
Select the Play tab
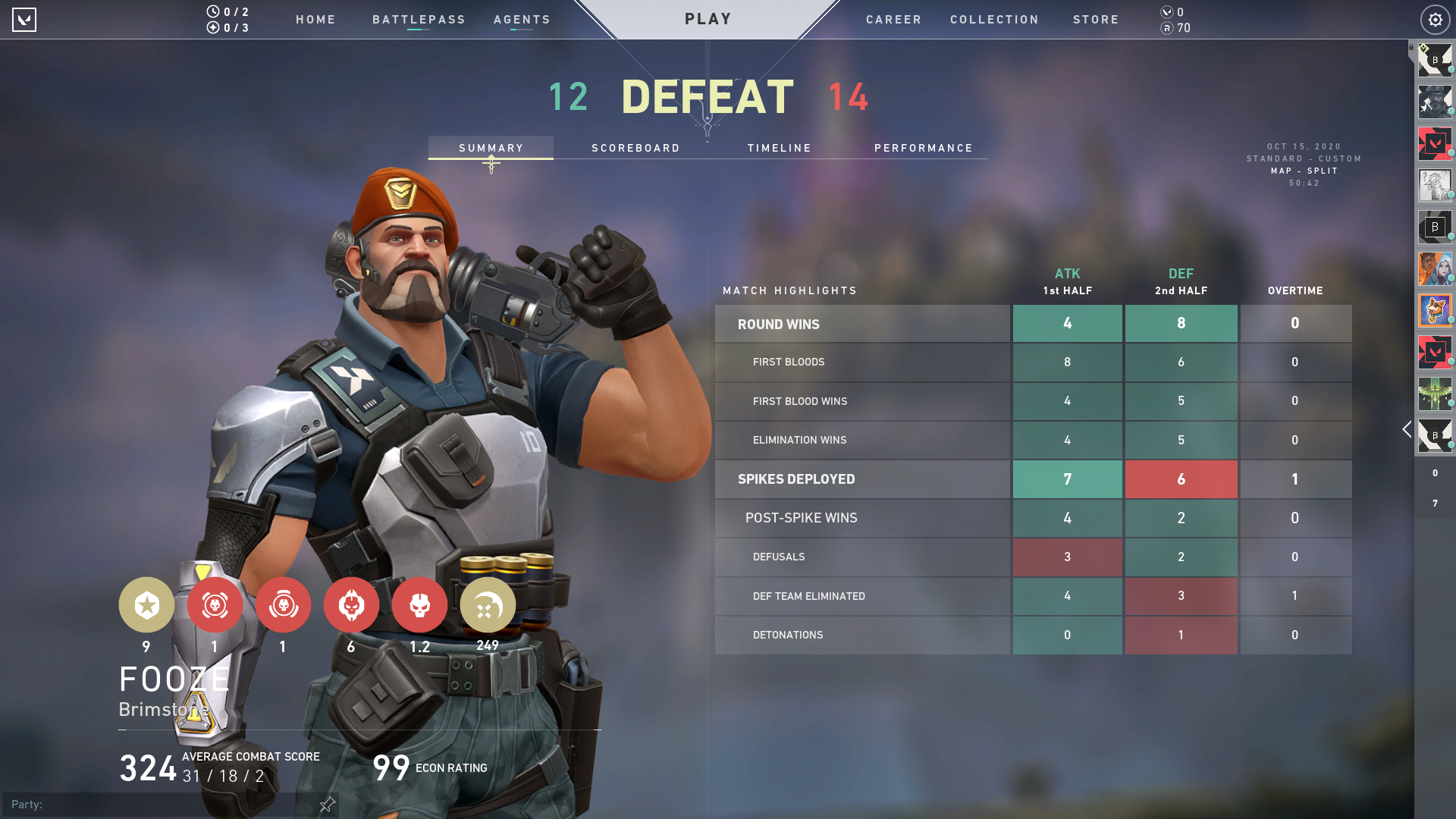[708, 19]
